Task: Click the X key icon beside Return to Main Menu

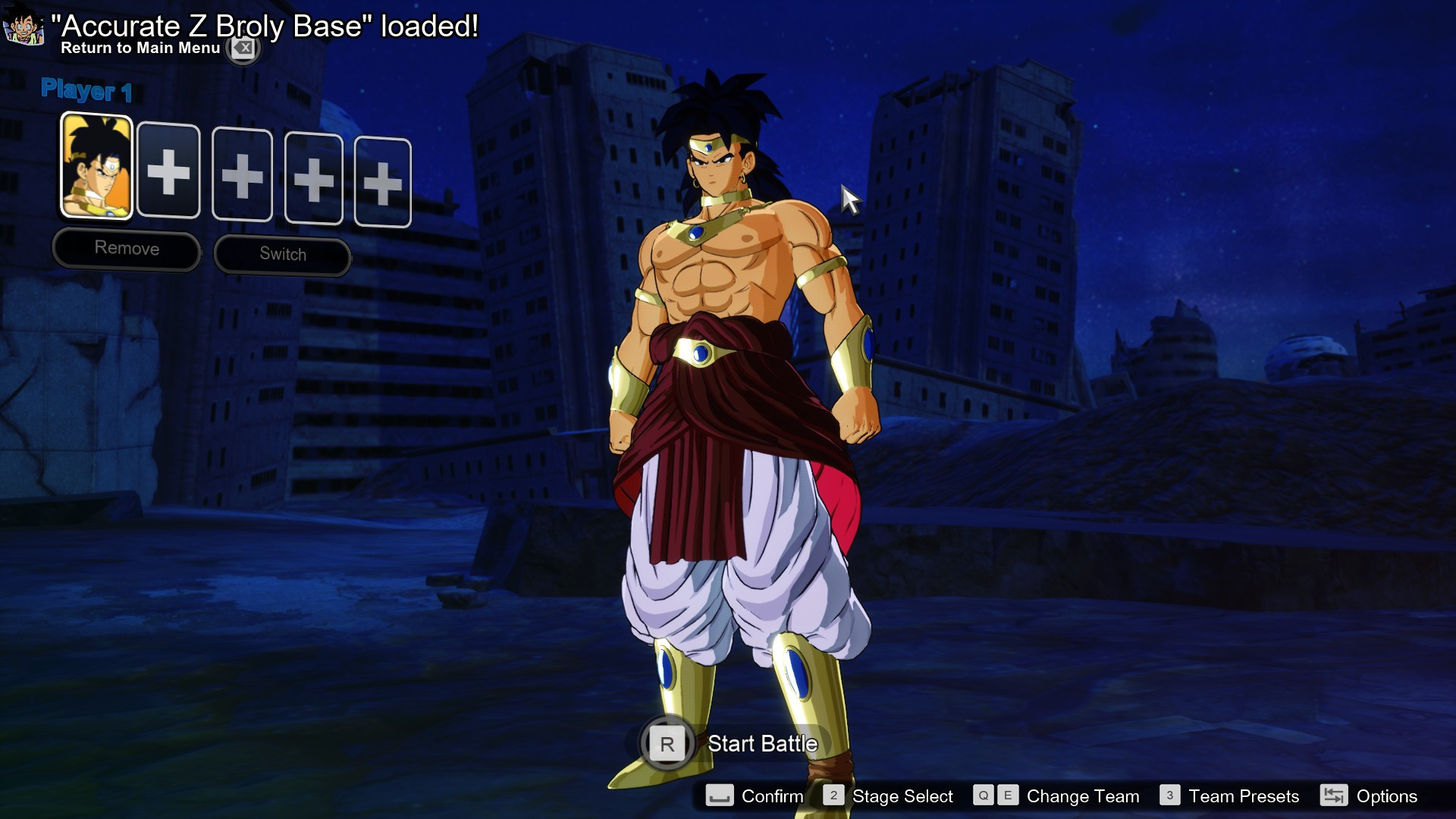Action: coord(243,49)
